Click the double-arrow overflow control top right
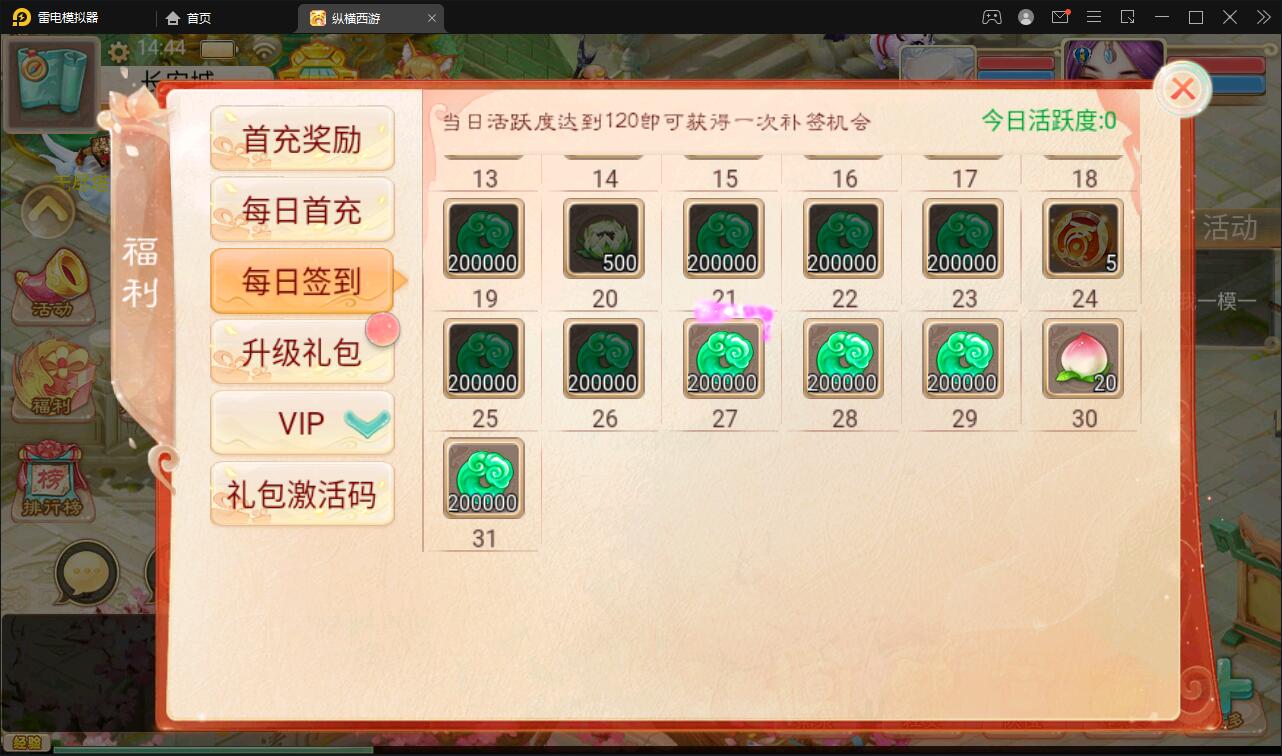Viewport: 1282px width, 756px height. [1263, 17]
